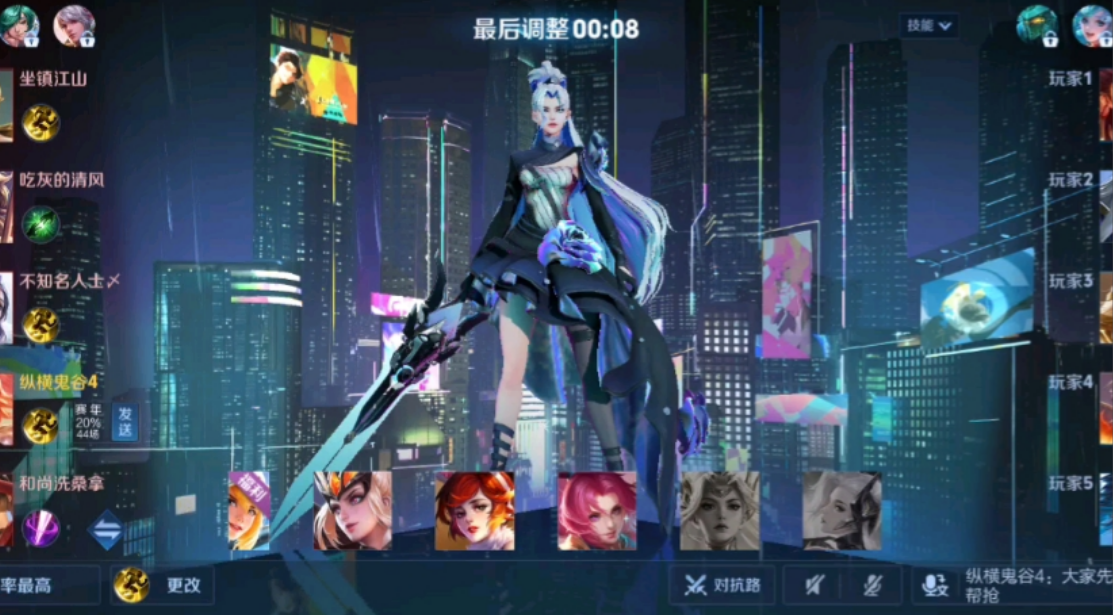1113x615 pixels.
Task: Open the voice-to-text chat button
Action: pos(935,586)
